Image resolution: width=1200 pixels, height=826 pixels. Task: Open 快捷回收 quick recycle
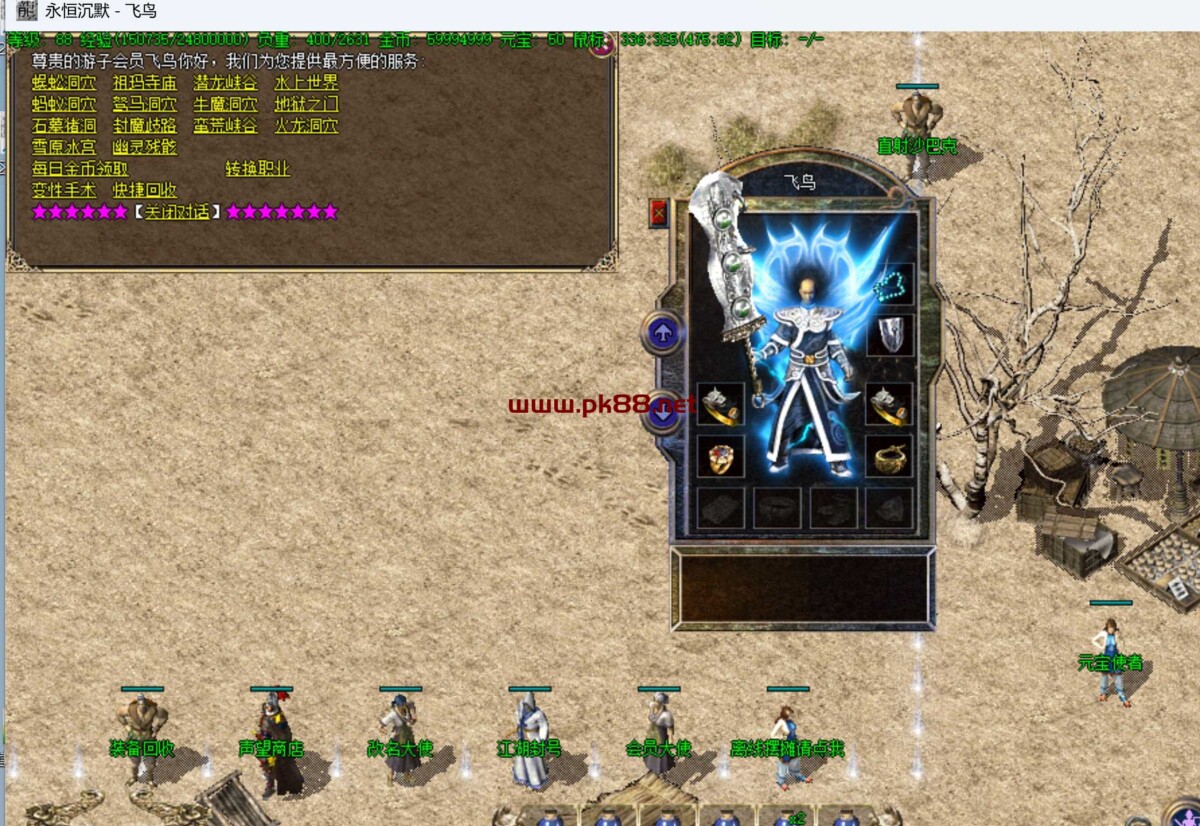[x=145, y=190]
